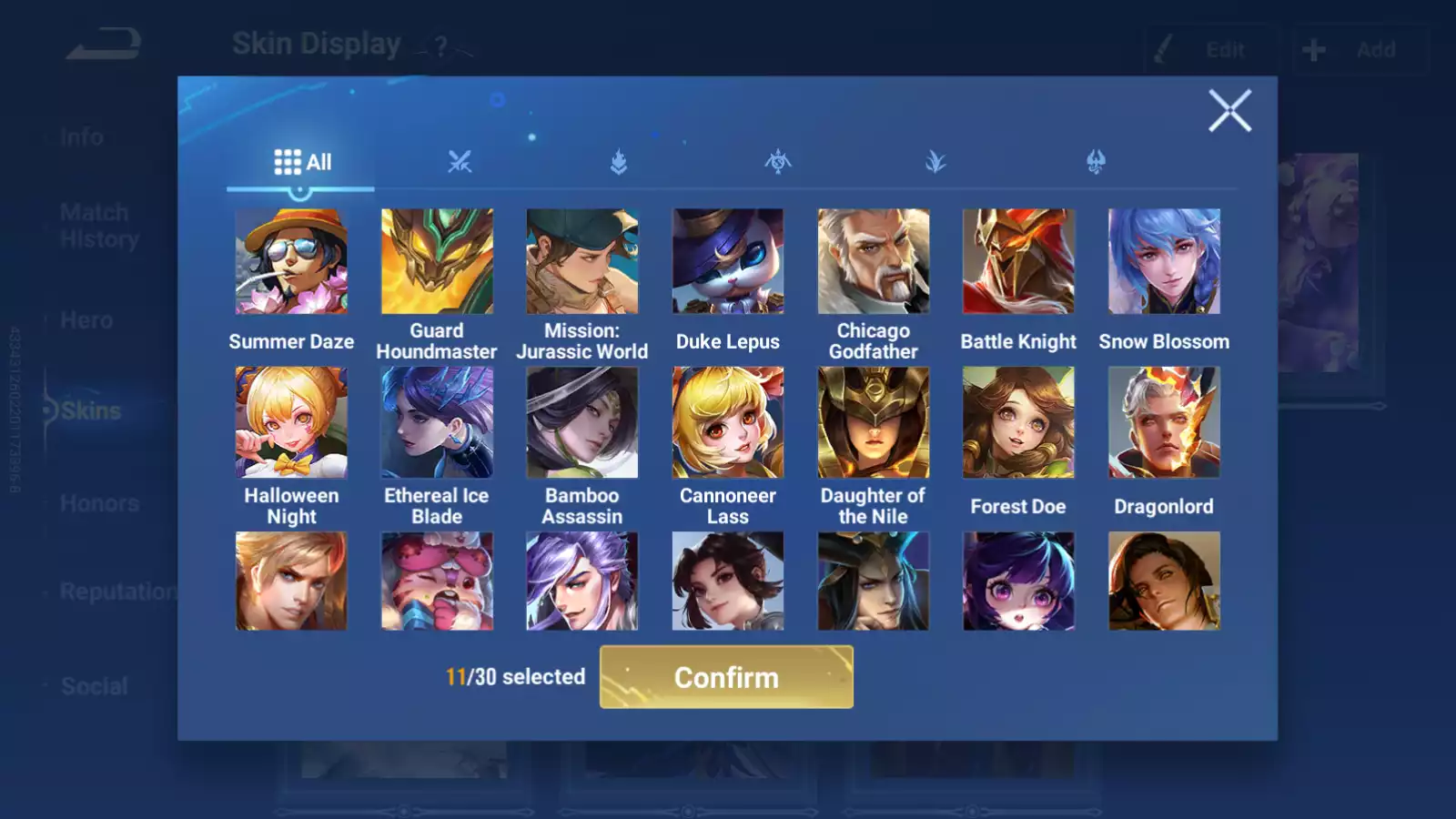1456x819 pixels.
Task: Confirm the skin selection
Action: (x=726, y=677)
